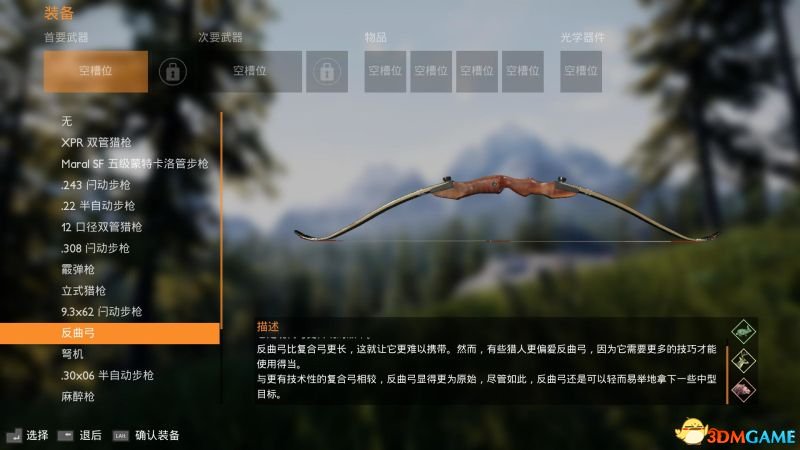Open the 光学器件 empty slot
Image resolution: width=800 pixels, height=450 pixels.
tap(580, 71)
